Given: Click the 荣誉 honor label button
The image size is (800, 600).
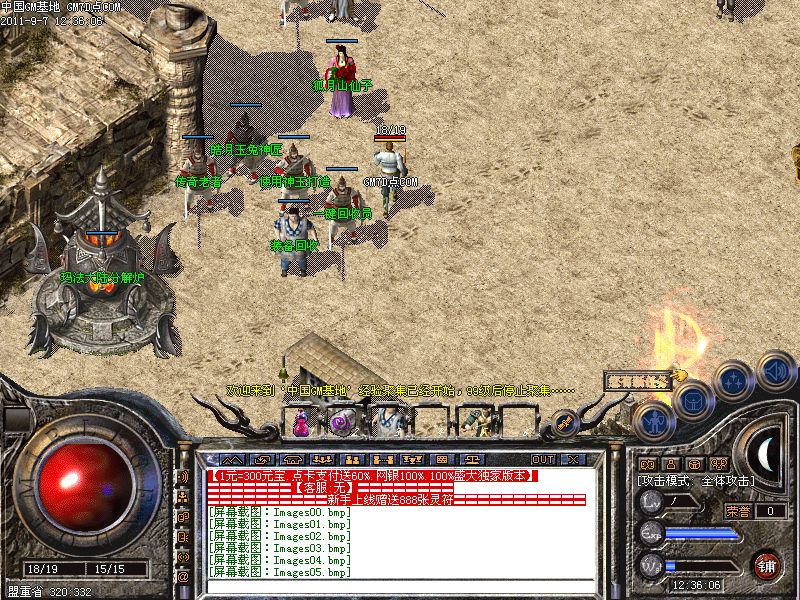Looking at the screenshot, I should pos(738,511).
